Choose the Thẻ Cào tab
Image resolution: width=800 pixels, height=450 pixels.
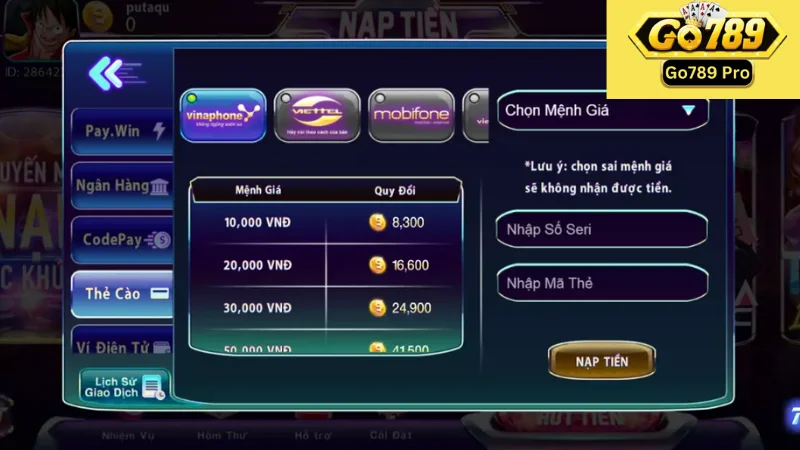click(x=122, y=294)
